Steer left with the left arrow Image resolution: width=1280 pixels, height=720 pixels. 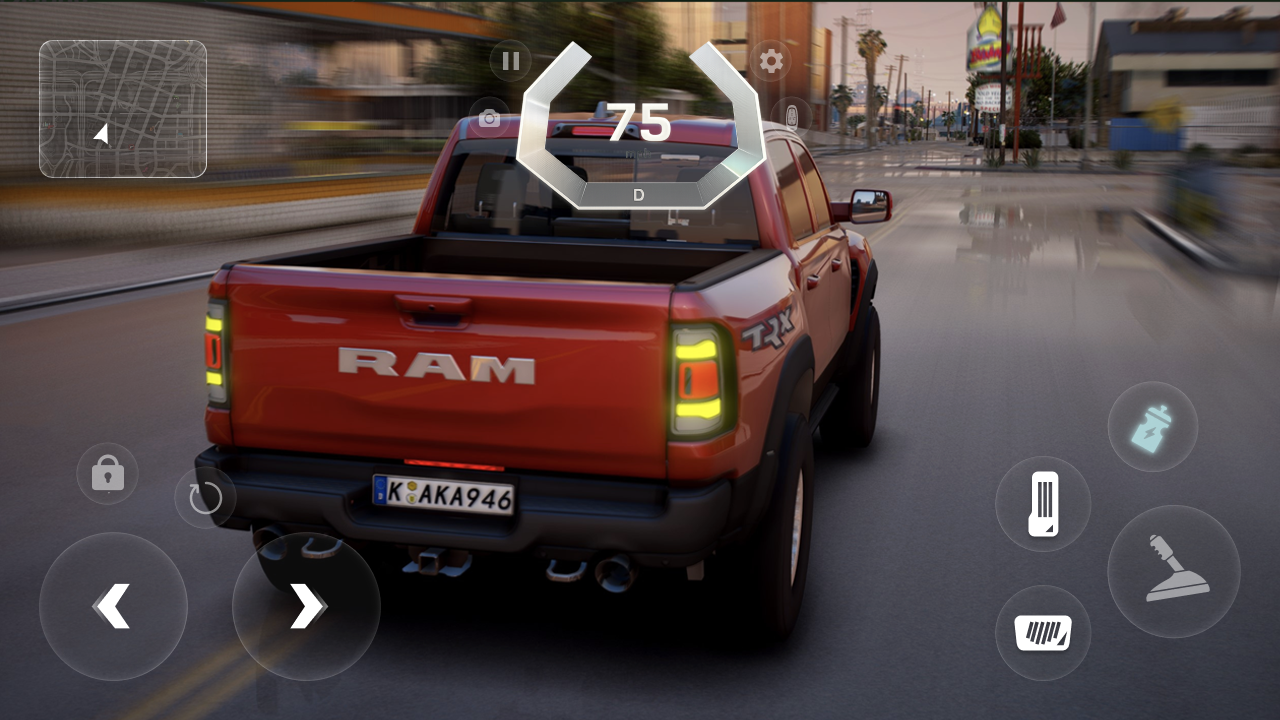click(113, 606)
